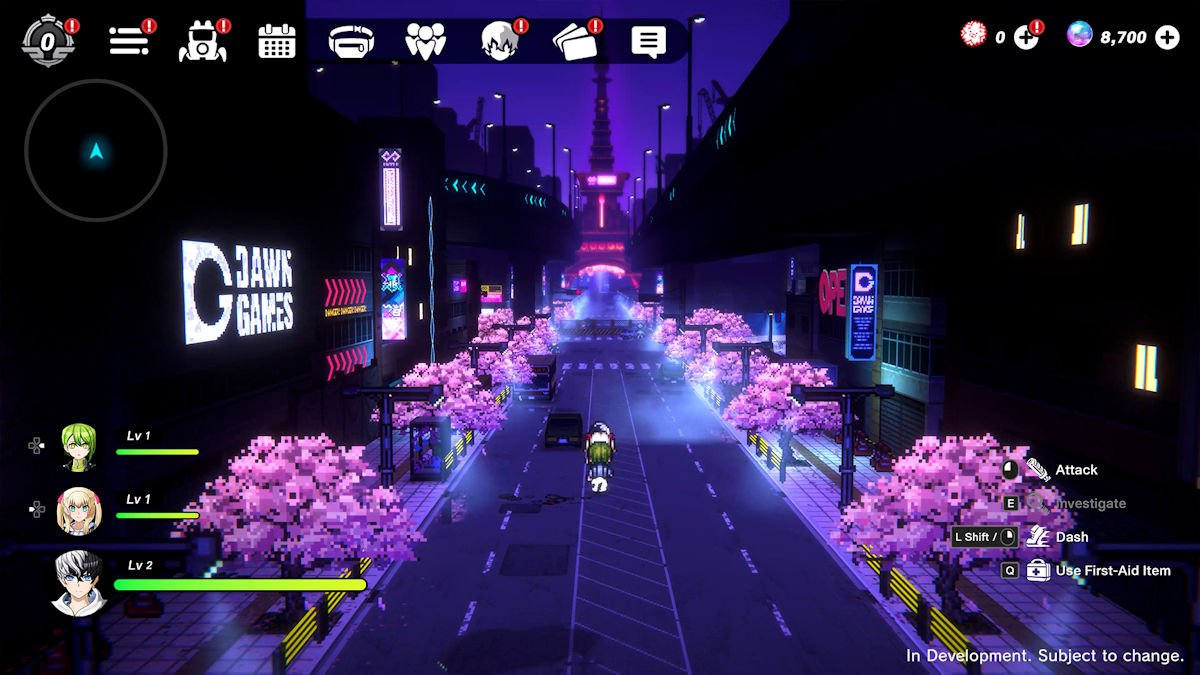Select the blonde party member portrait
1200x675 pixels.
78,510
